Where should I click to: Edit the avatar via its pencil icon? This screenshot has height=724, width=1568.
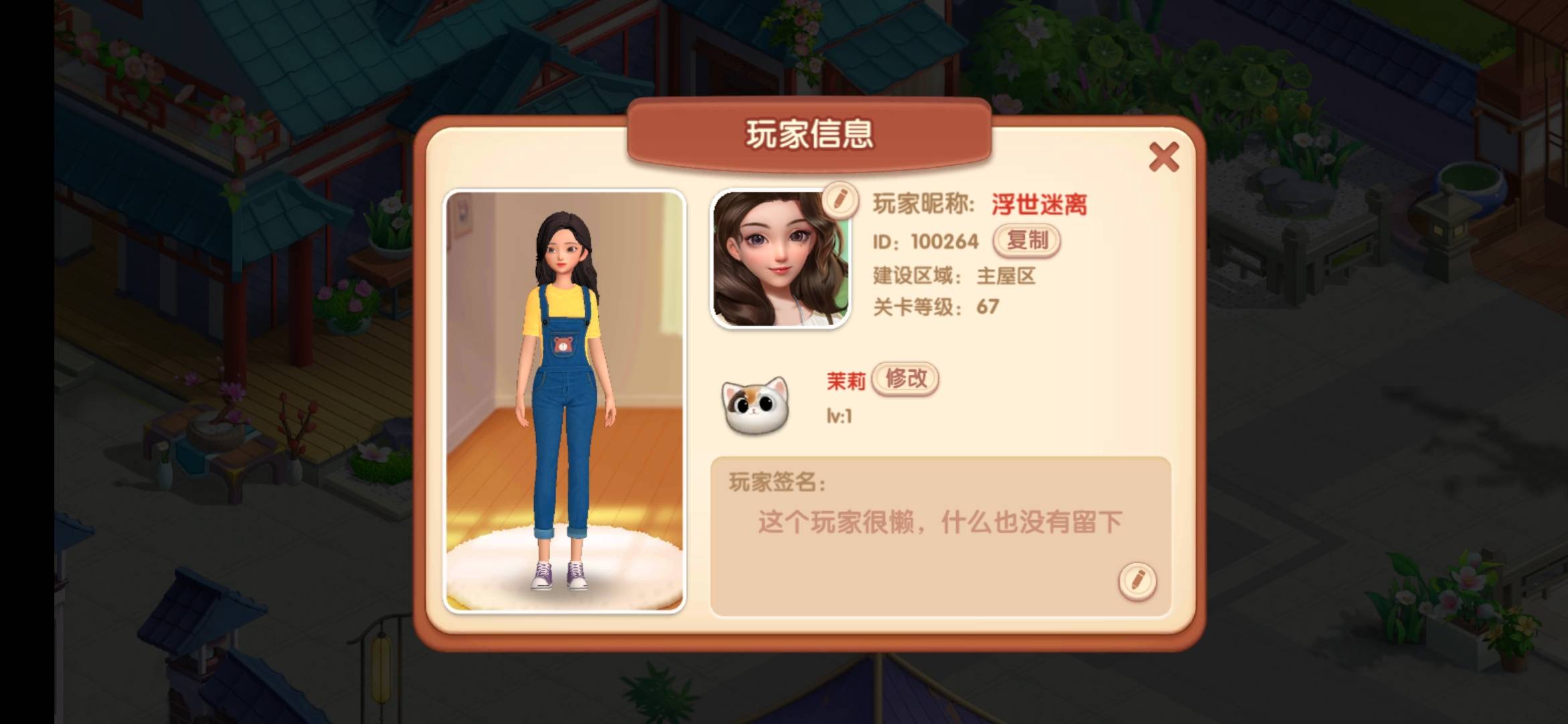tap(840, 198)
